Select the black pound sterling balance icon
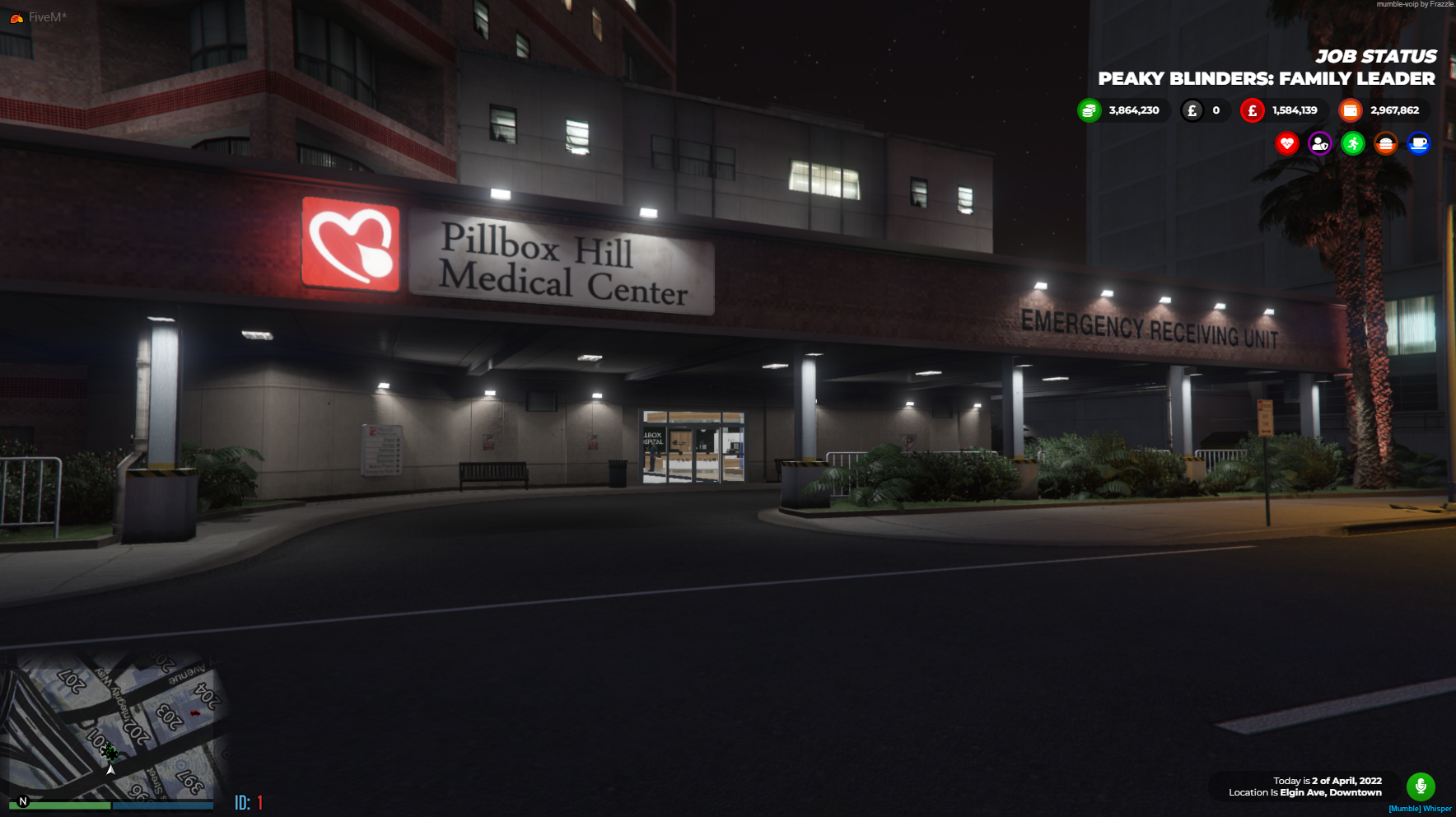This screenshot has width=1456, height=817. 1191,110
